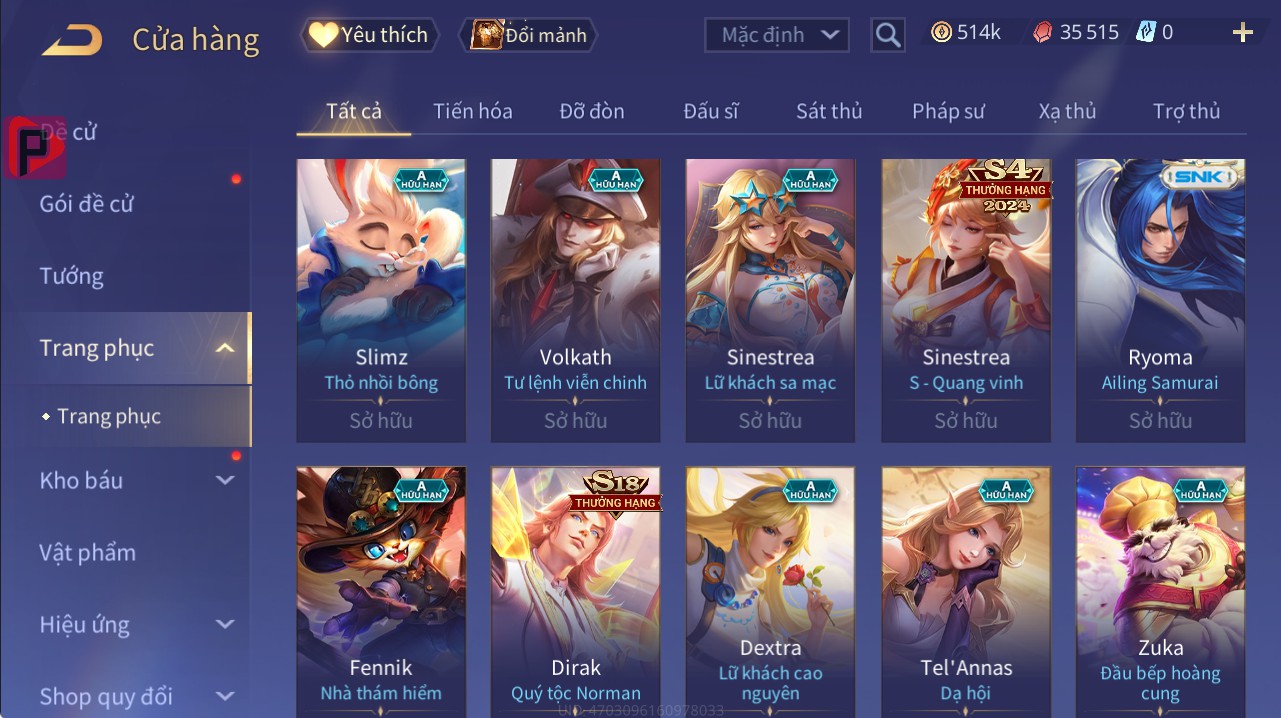Show the Sát thủ category
1281x718 pixels.
pyautogui.click(x=829, y=111)
